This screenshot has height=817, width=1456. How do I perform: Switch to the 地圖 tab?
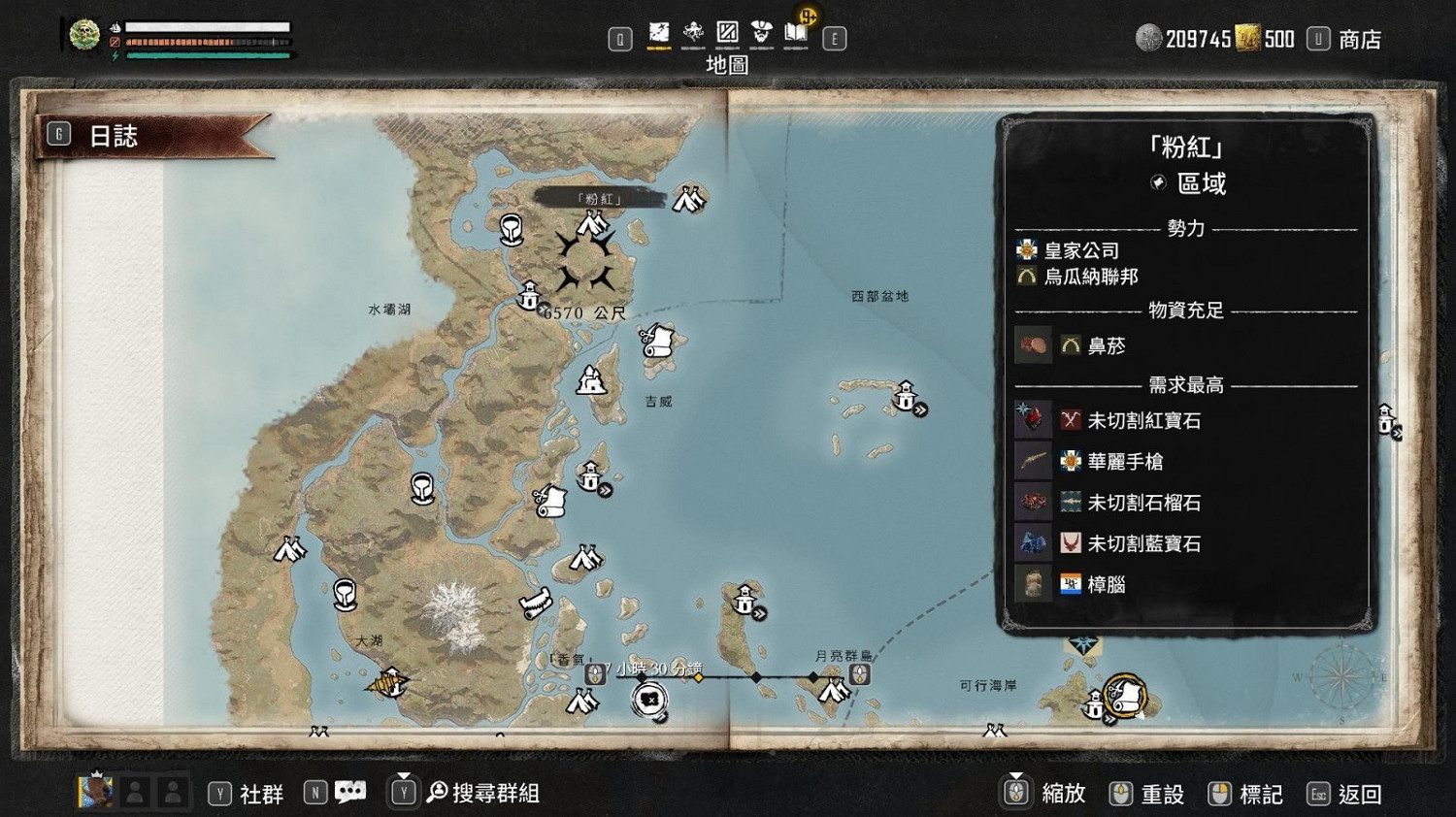pyautogui.click(x=657, y=32)
